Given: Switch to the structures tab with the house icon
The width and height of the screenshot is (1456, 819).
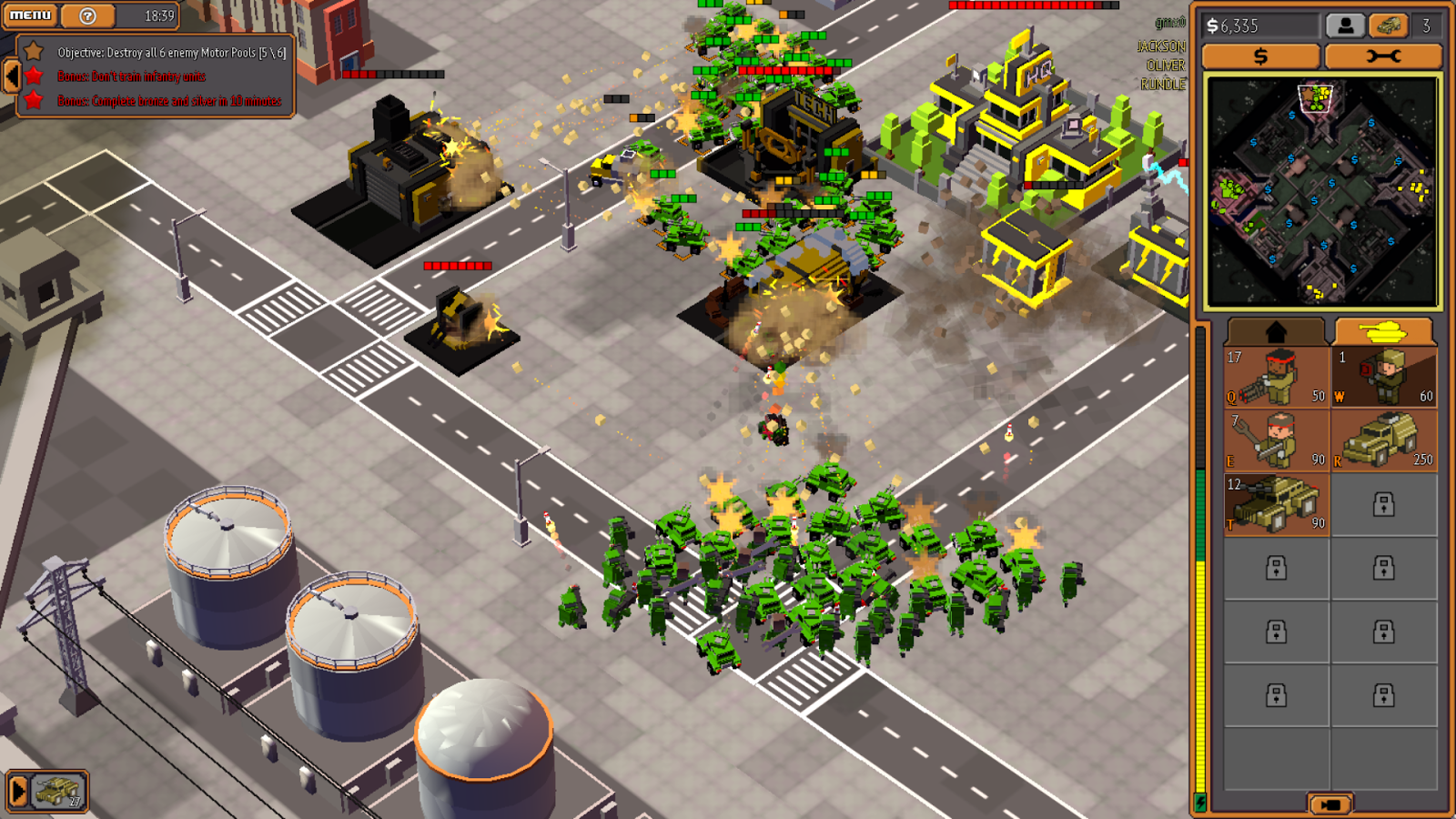Looking at the screenshot, I should [x=1277, y=329].
